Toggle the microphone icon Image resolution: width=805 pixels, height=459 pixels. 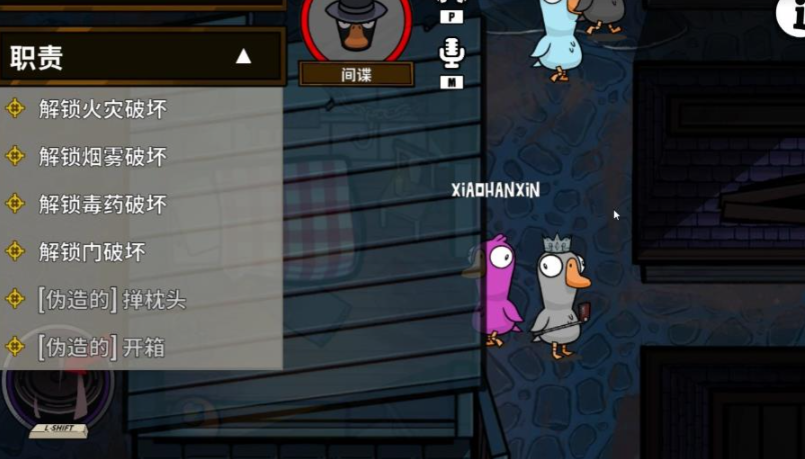[x=452, y=54]
